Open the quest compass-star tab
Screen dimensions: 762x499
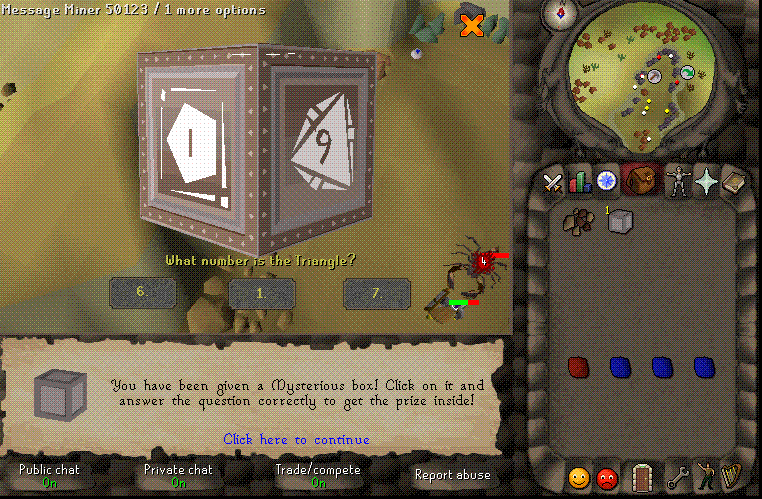[607, 181]
